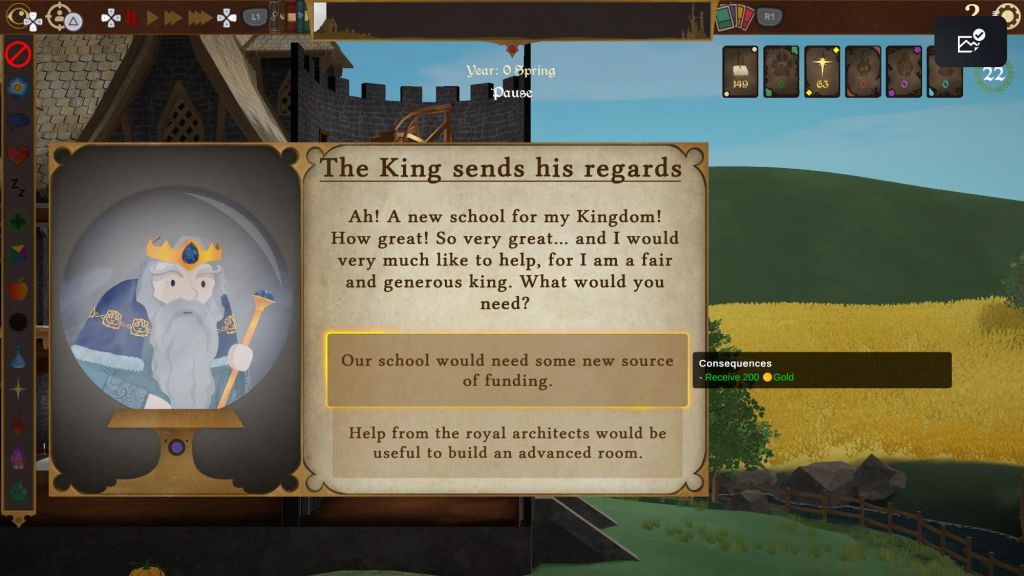Click the target person focus icon
Image resolution: width=1024 pixels, height=576 pixels.
[x=60, y=17]
